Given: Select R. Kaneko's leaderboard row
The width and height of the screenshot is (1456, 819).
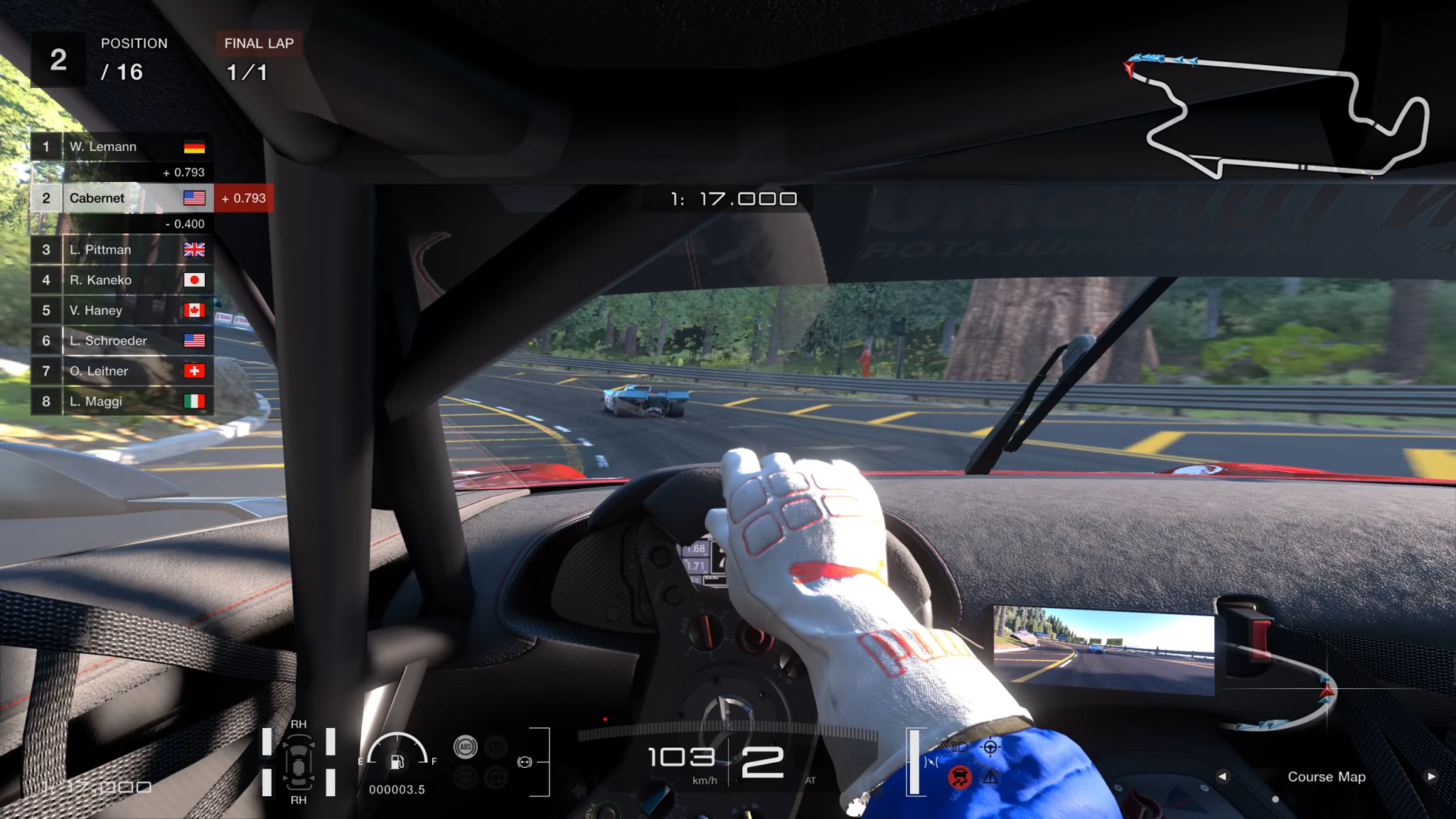Looking at the screenshot, I should pyautogui.click(x=121, y=280).
